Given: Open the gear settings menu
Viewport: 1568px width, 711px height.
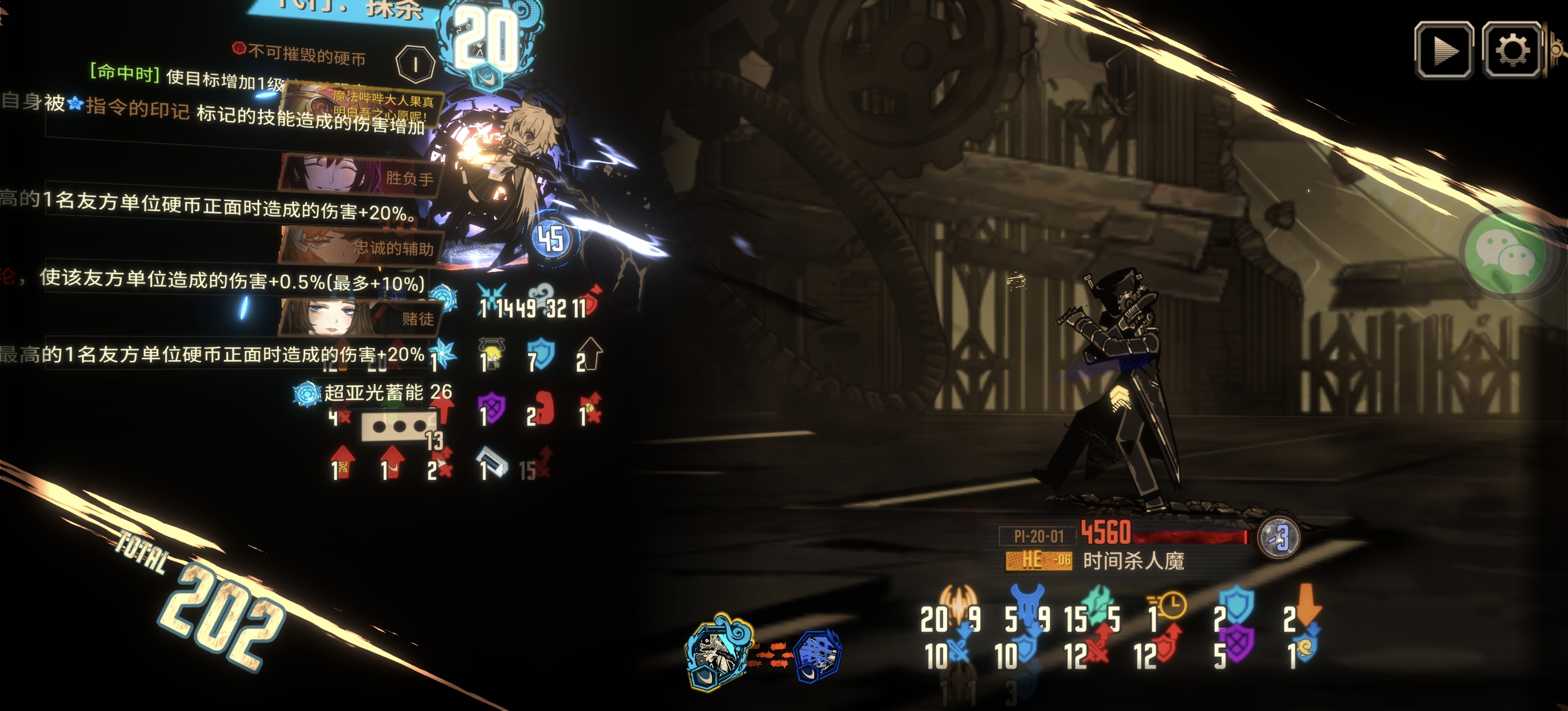Looking at the screenshot, I should coord(1512,50).
